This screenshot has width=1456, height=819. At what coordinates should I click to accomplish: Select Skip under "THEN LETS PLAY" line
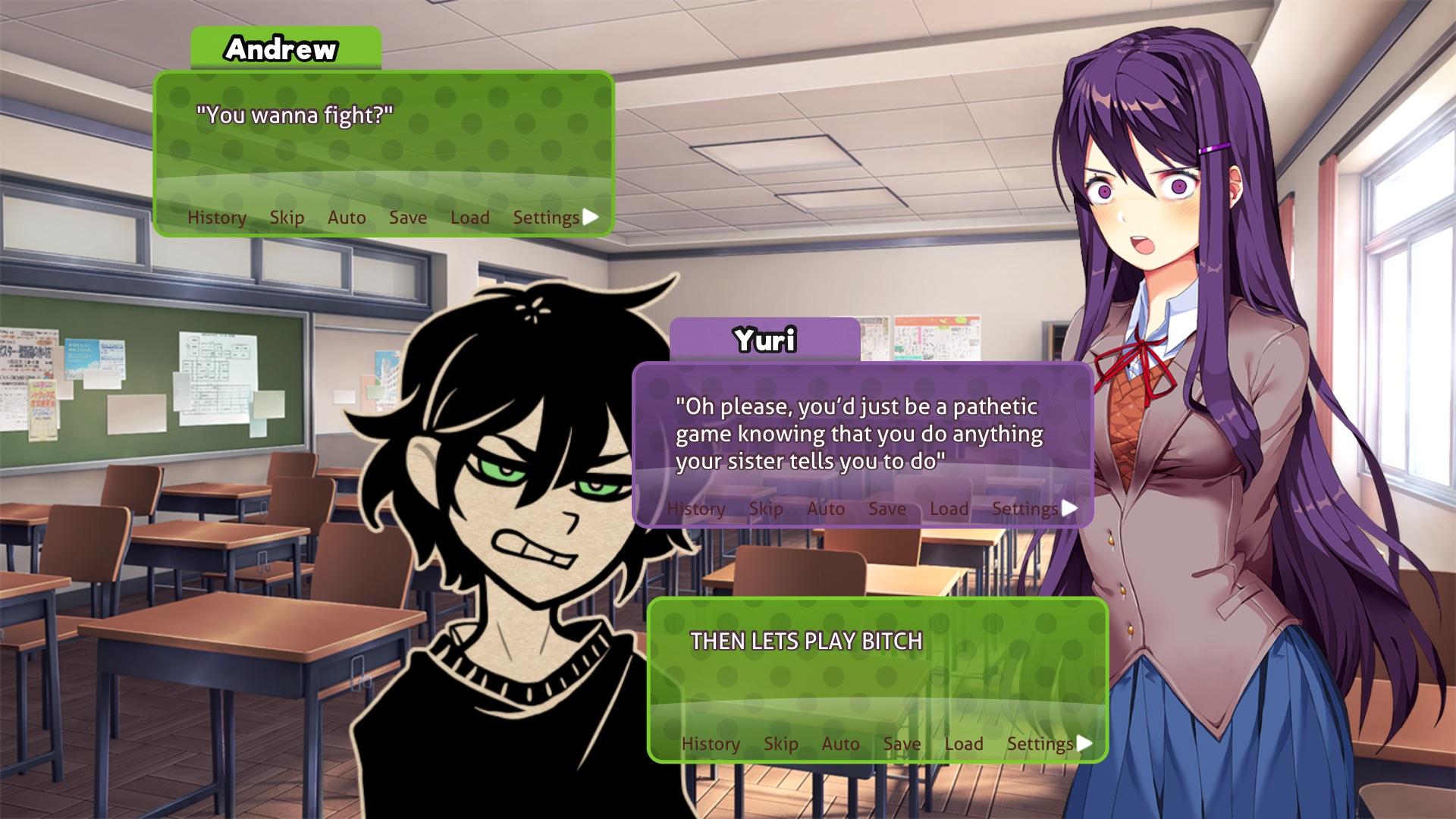780,744
